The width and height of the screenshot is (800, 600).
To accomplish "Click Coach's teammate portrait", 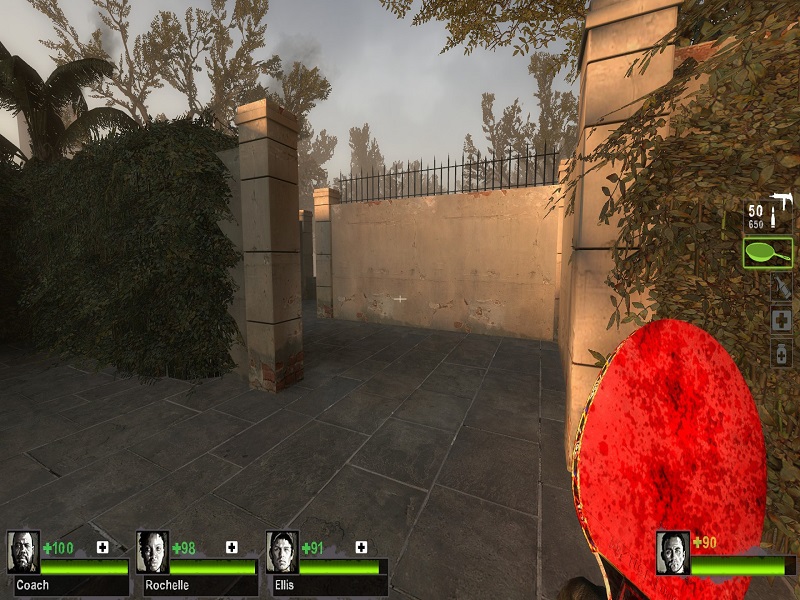I will coord(23,552).
